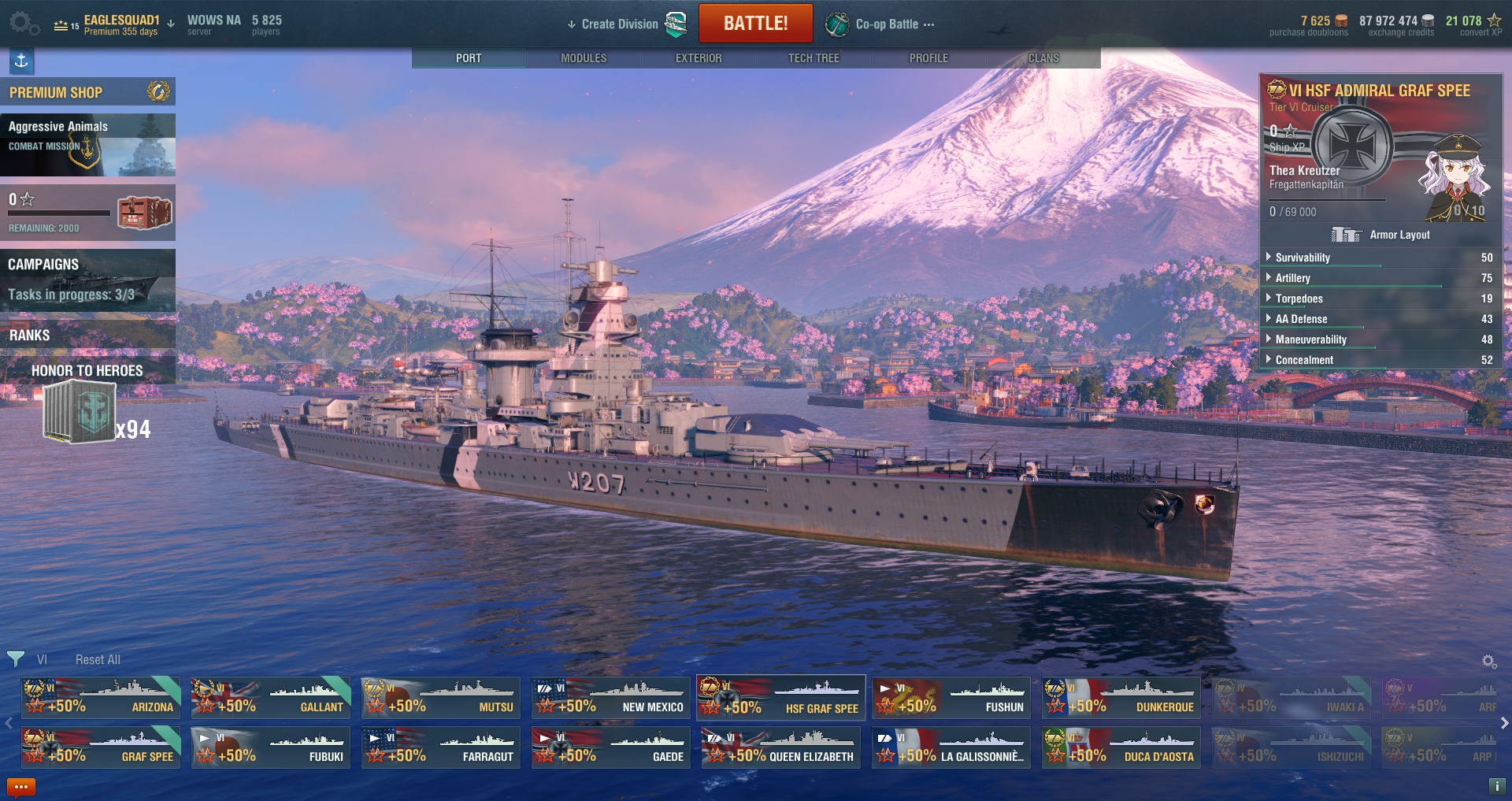Screen dimensions: 1512x801
Task: Show the Clans tab
Action: [x=1043, y=58]
